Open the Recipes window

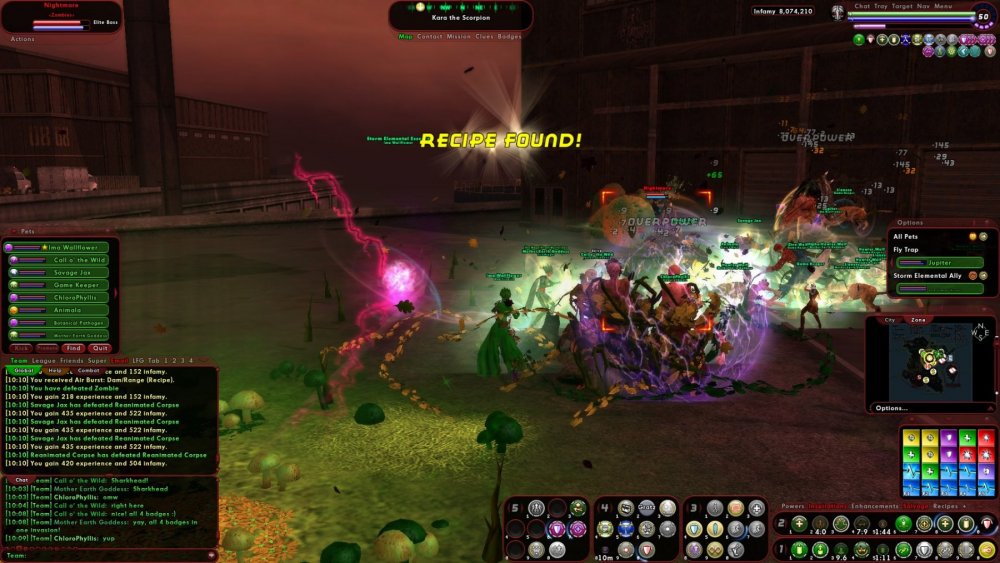(x=945, y=507)
